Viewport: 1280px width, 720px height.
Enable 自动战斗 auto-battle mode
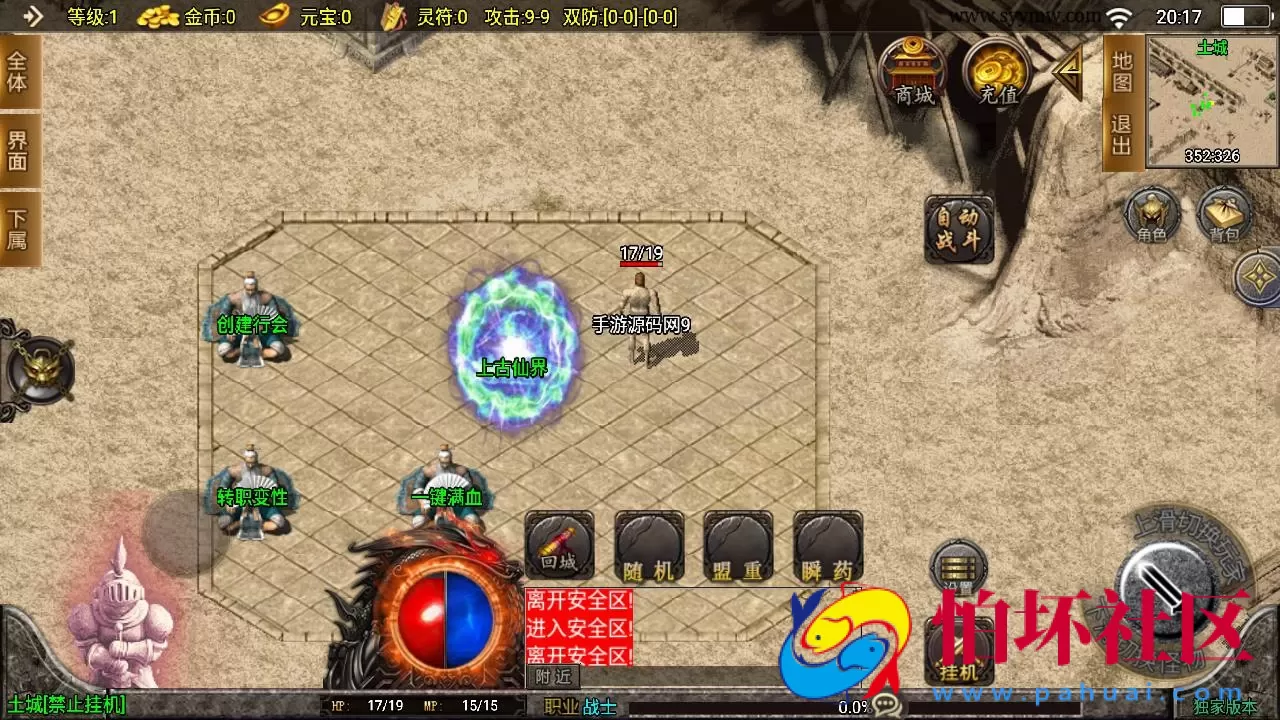pos(958,230)
